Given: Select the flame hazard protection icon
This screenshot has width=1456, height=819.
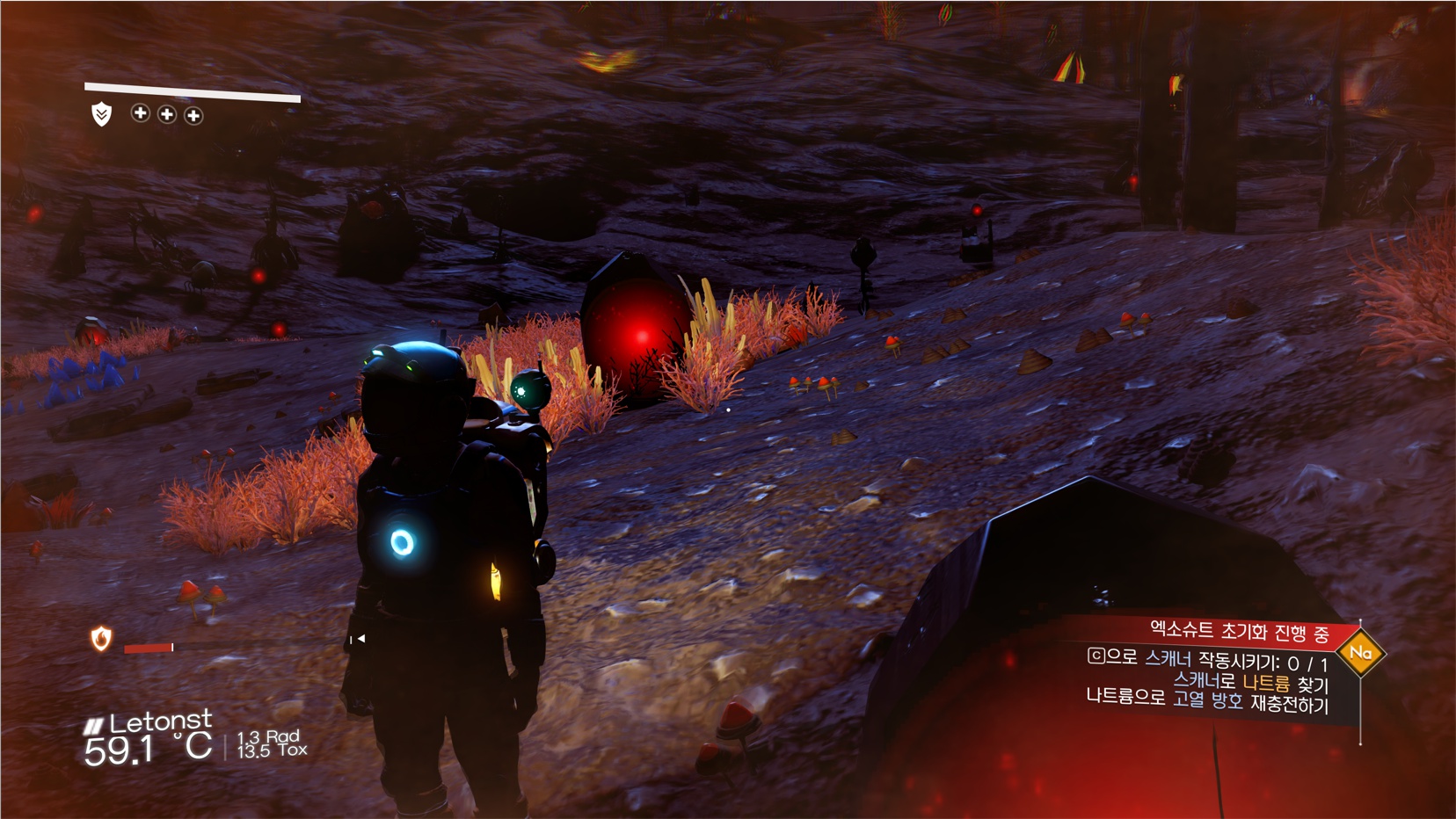Looking at the screenshot, I should tap(102, 639).
